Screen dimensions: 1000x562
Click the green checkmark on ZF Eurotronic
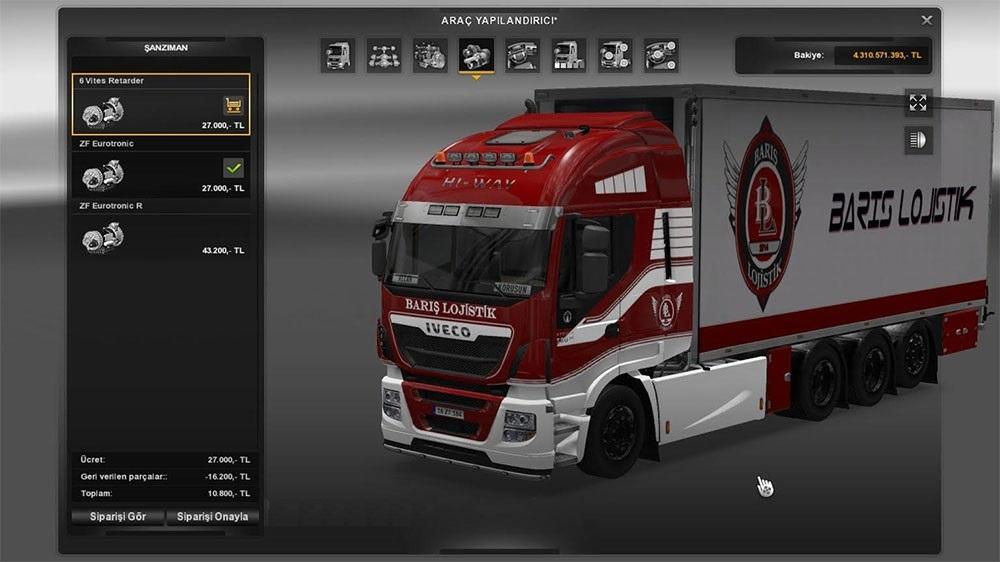pos(233,168)
